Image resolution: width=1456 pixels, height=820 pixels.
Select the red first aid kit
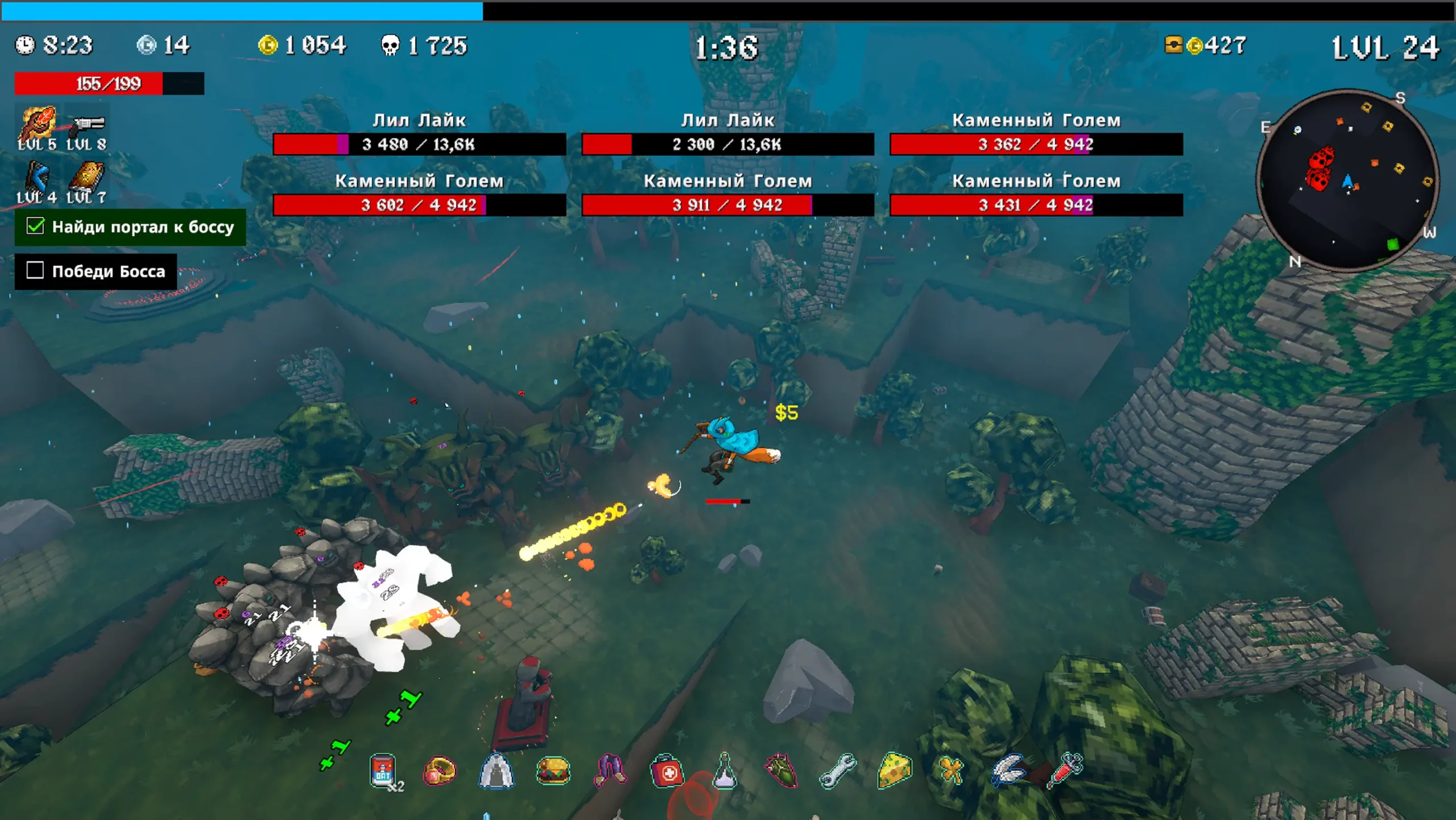click(x=667, y=772)
